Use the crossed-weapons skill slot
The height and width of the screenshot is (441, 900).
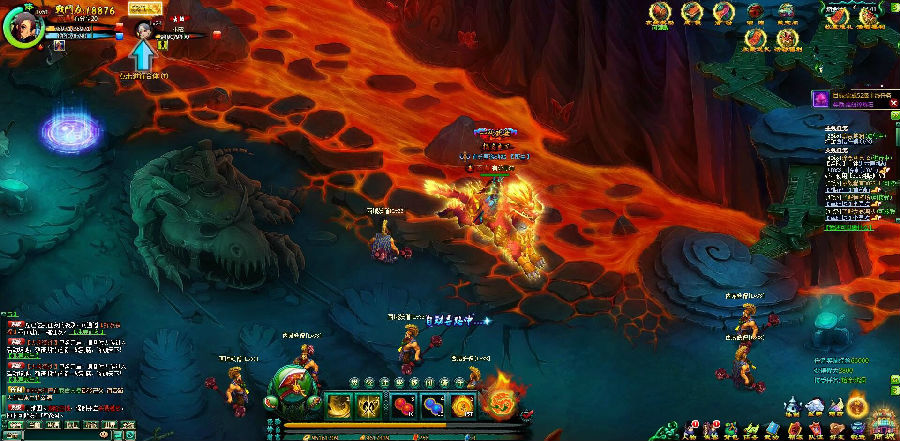point(372,404)
